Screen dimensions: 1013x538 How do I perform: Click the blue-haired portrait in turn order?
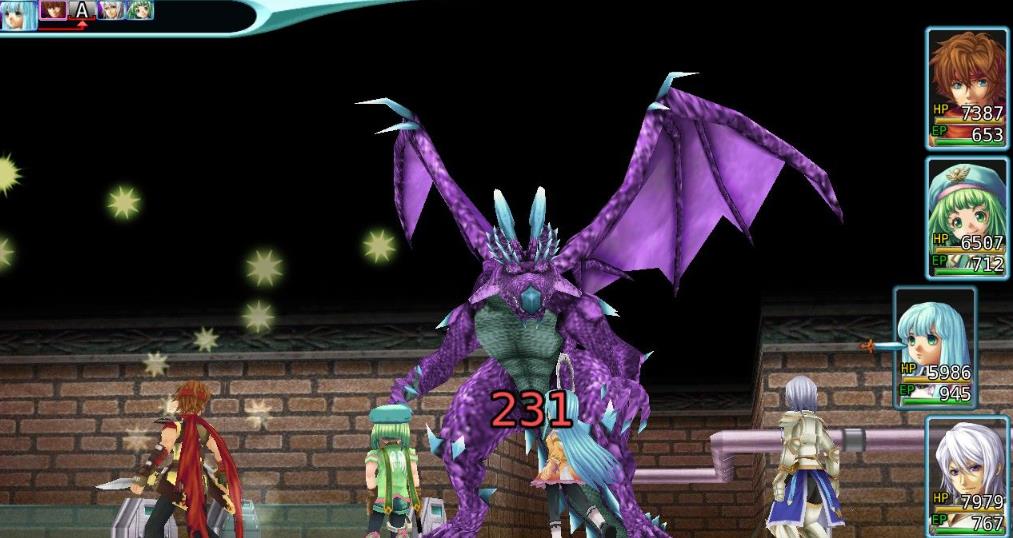tap(18, 14)
